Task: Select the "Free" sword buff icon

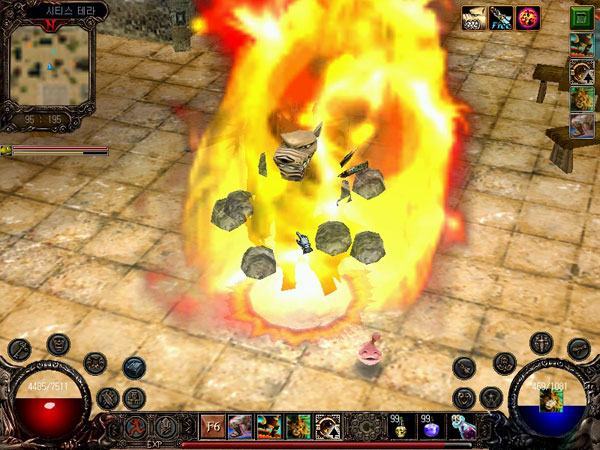Action: (x=501, y=16)
